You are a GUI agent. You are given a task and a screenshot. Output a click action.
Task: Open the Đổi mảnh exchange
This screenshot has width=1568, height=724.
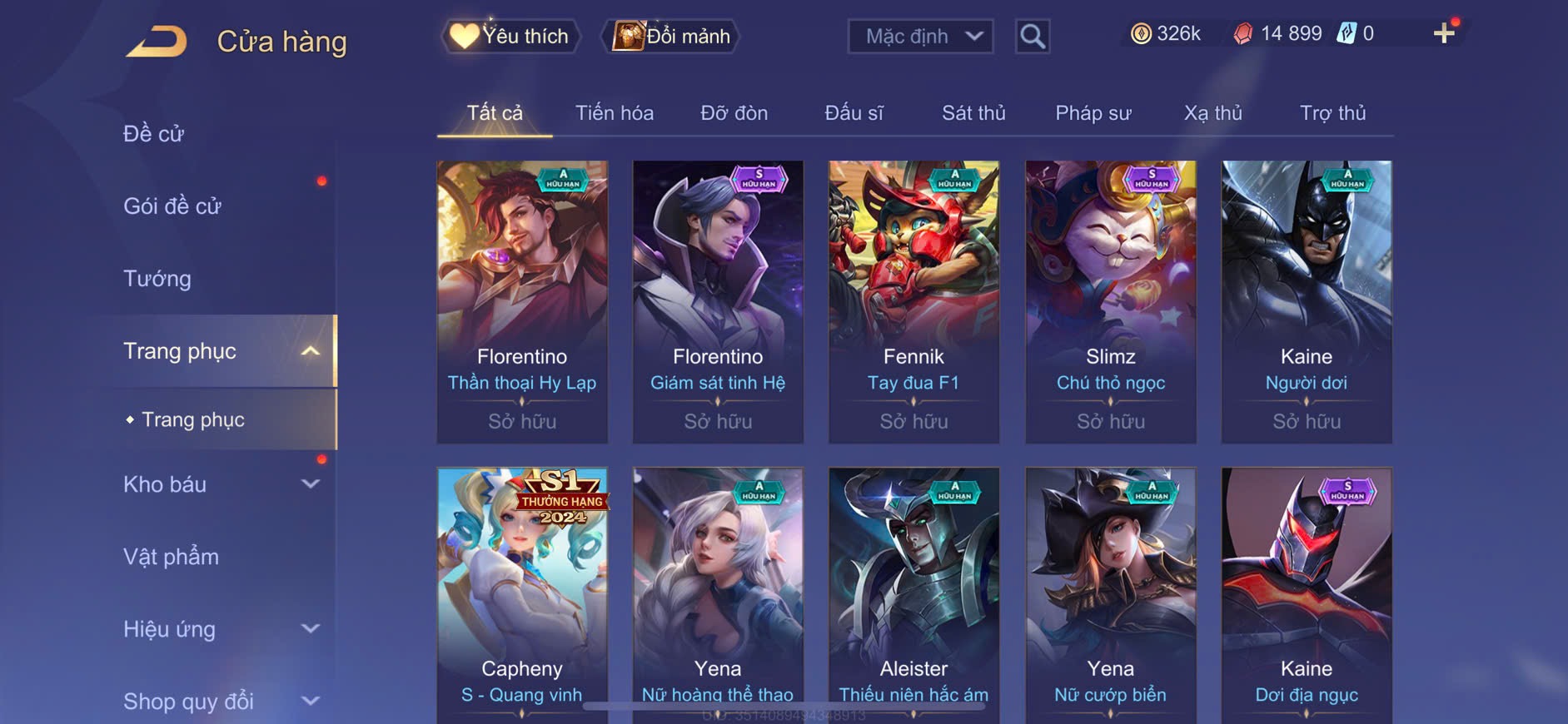coord(671,36)
